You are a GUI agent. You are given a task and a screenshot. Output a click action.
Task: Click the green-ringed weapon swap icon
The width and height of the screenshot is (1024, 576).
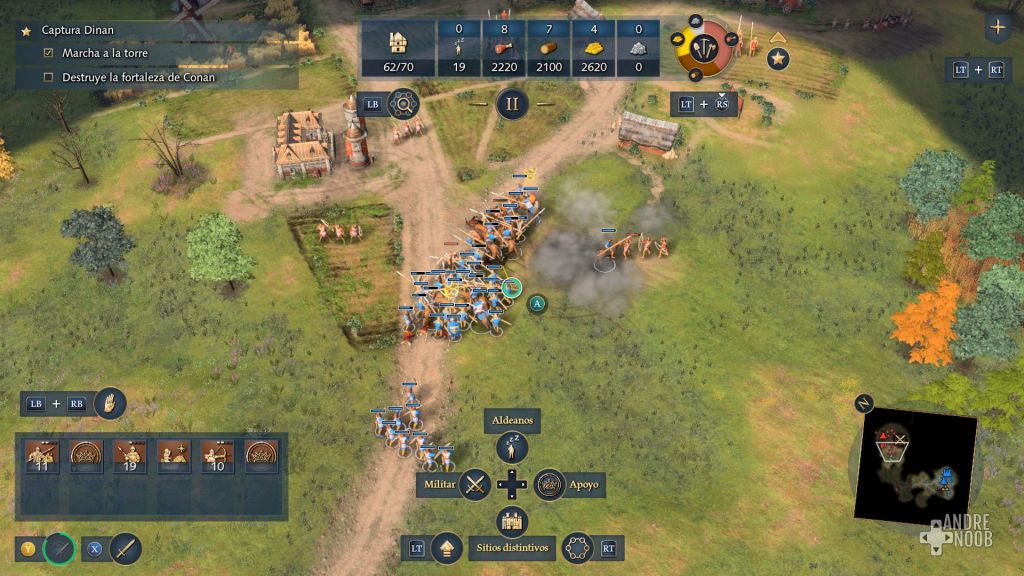pos(60,548)
